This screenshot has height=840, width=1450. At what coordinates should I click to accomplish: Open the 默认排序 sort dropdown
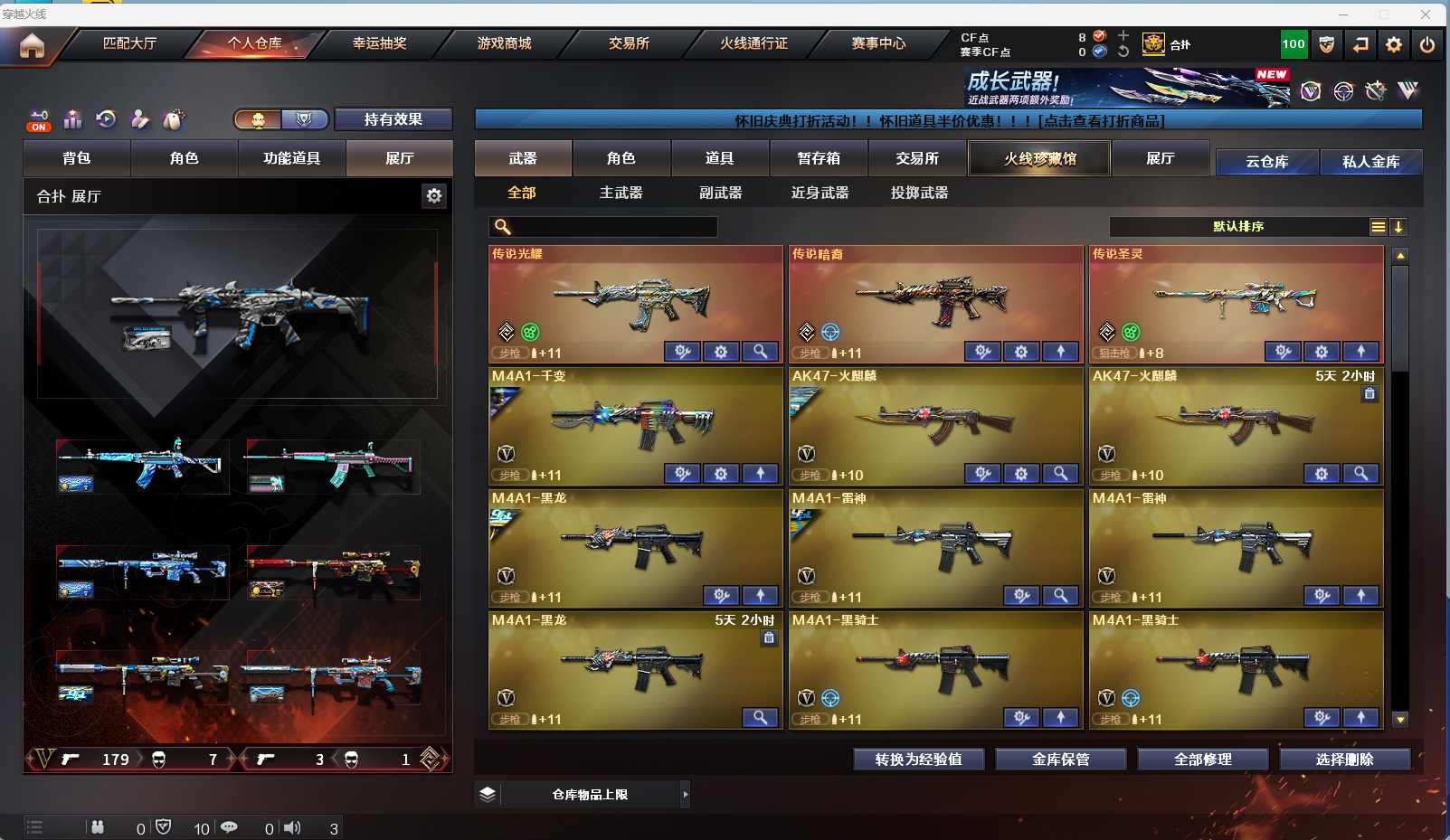pyautogui.click(x=1238, y=227)
